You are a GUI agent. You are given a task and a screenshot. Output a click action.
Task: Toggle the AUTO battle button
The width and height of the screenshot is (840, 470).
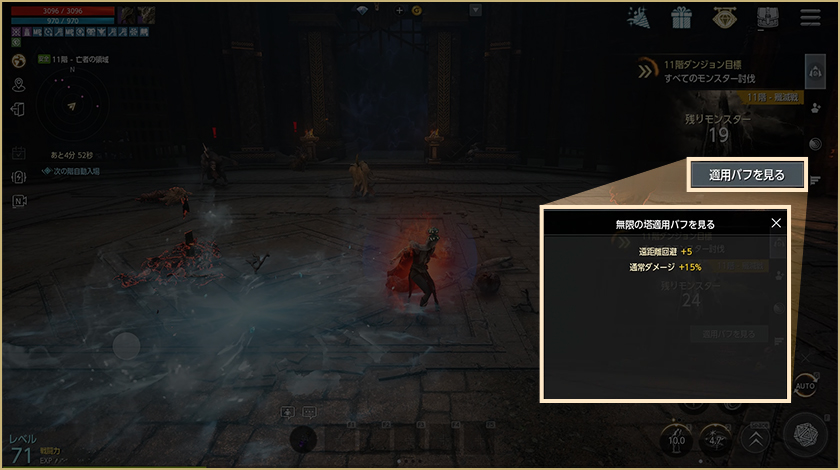click(805, 386)
